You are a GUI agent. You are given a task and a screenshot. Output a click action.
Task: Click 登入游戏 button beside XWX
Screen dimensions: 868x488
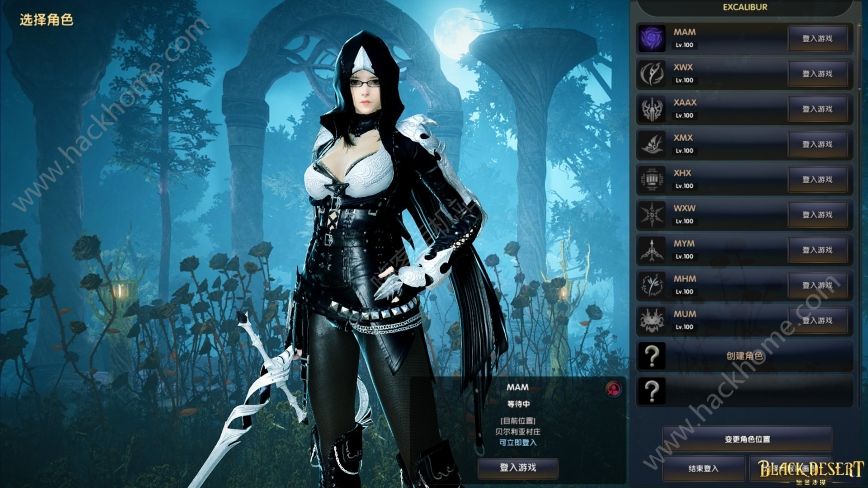point(818,73)
